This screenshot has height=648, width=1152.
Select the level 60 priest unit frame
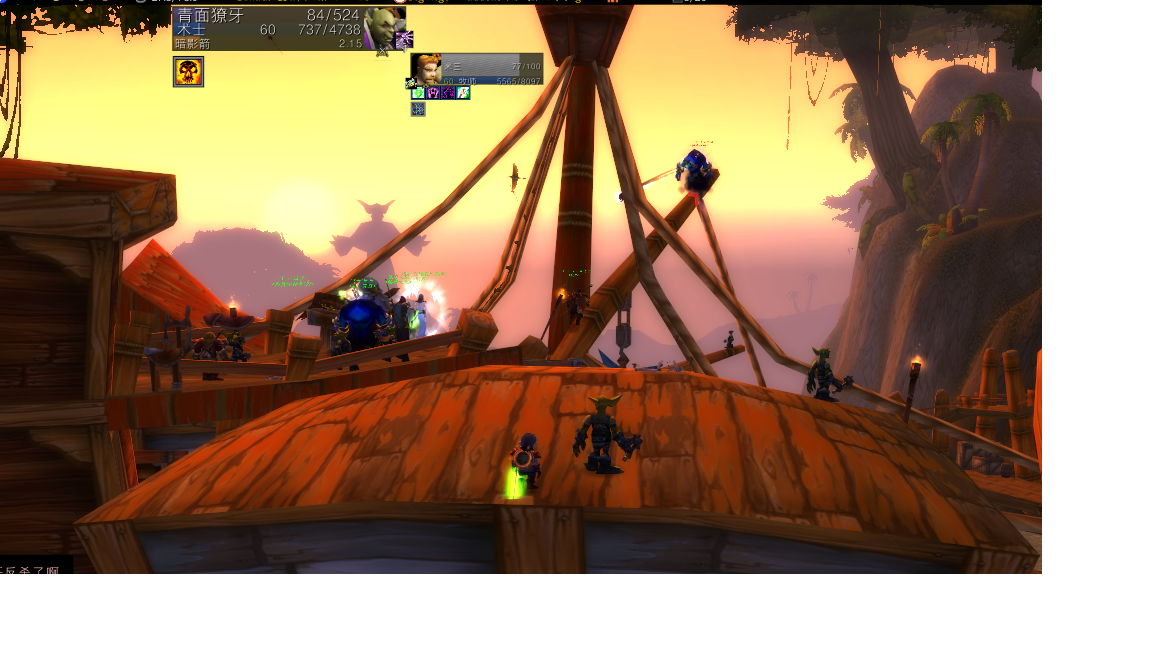[492, 69]
